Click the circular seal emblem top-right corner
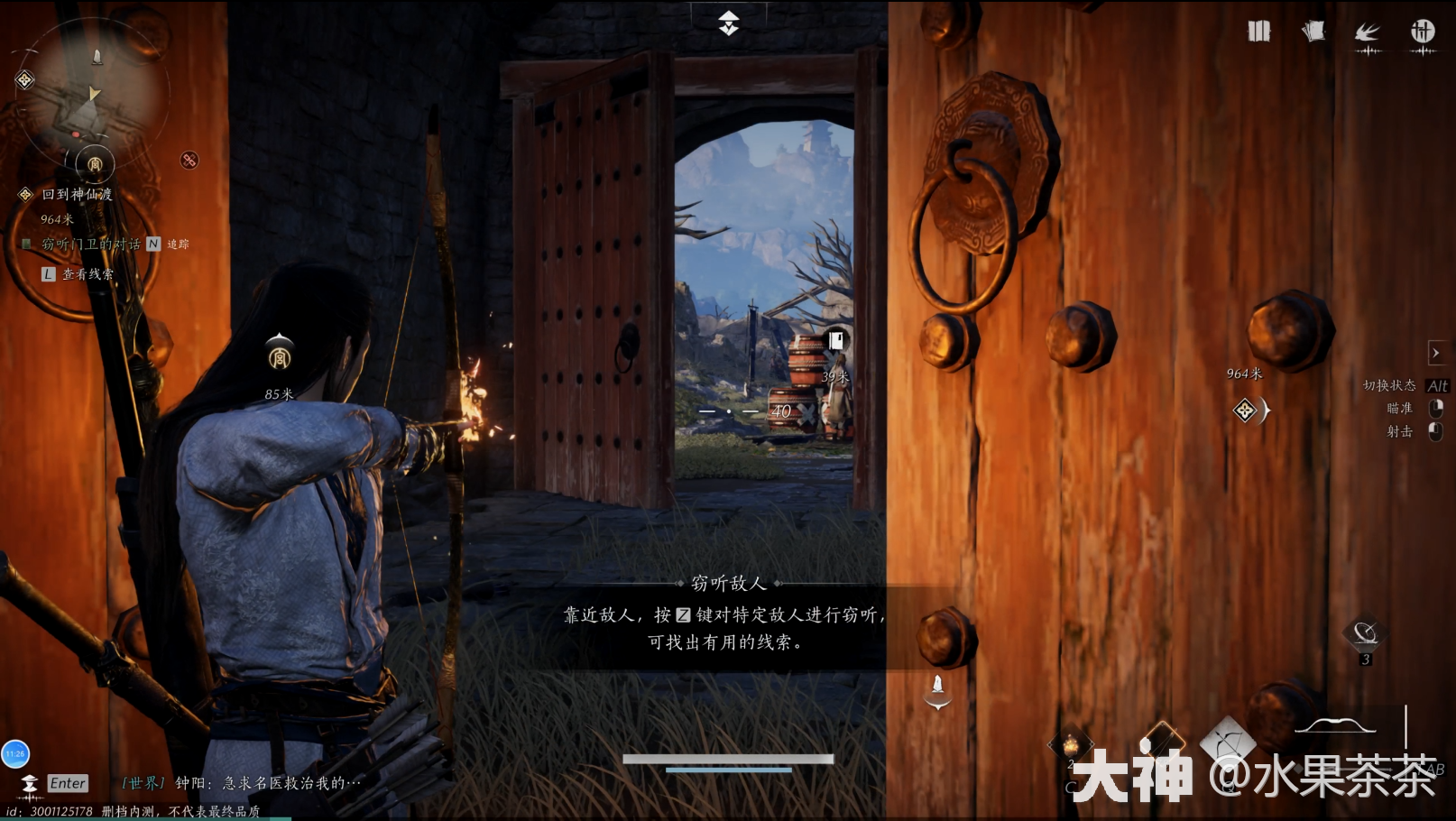 coord(1423,32)
